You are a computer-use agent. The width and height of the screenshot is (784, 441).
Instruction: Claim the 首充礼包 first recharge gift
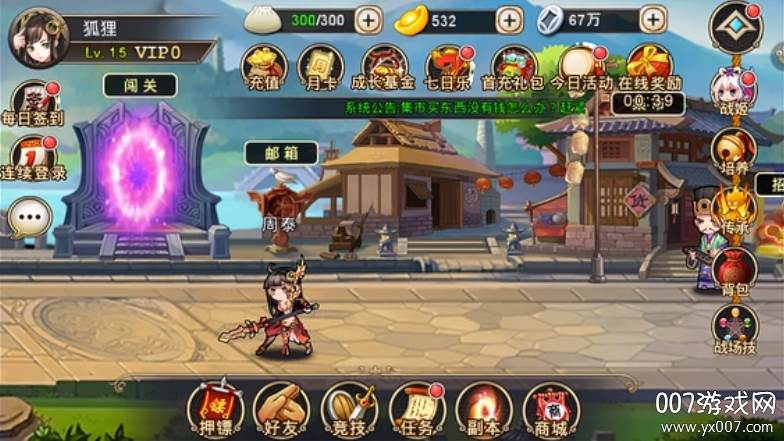pos(514,66)
